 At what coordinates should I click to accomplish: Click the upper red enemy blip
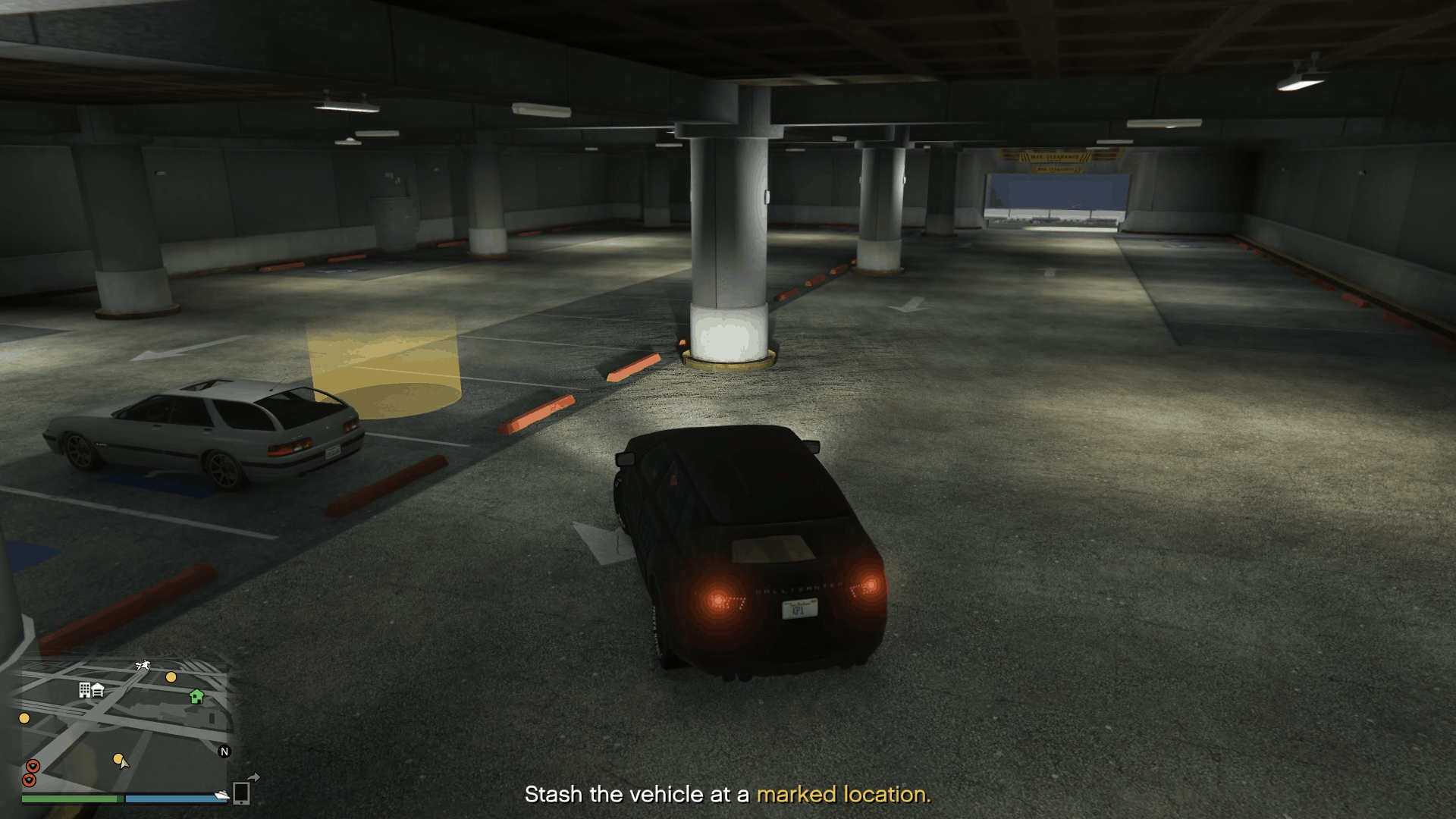pos(33,767)
